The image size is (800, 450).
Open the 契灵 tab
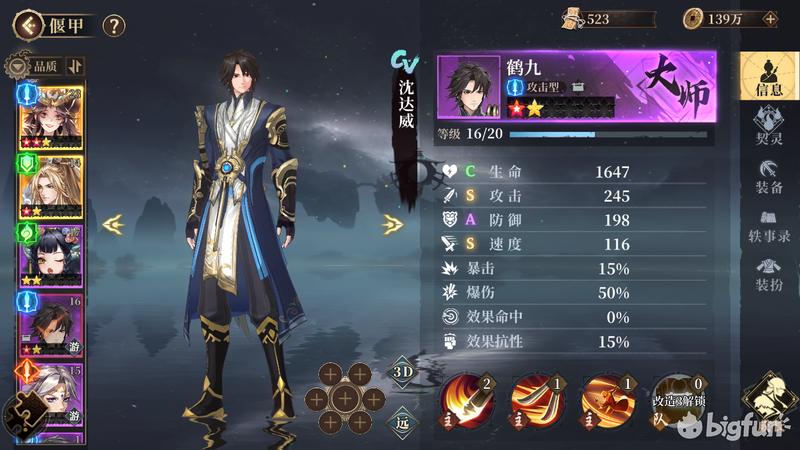[768, 124]
